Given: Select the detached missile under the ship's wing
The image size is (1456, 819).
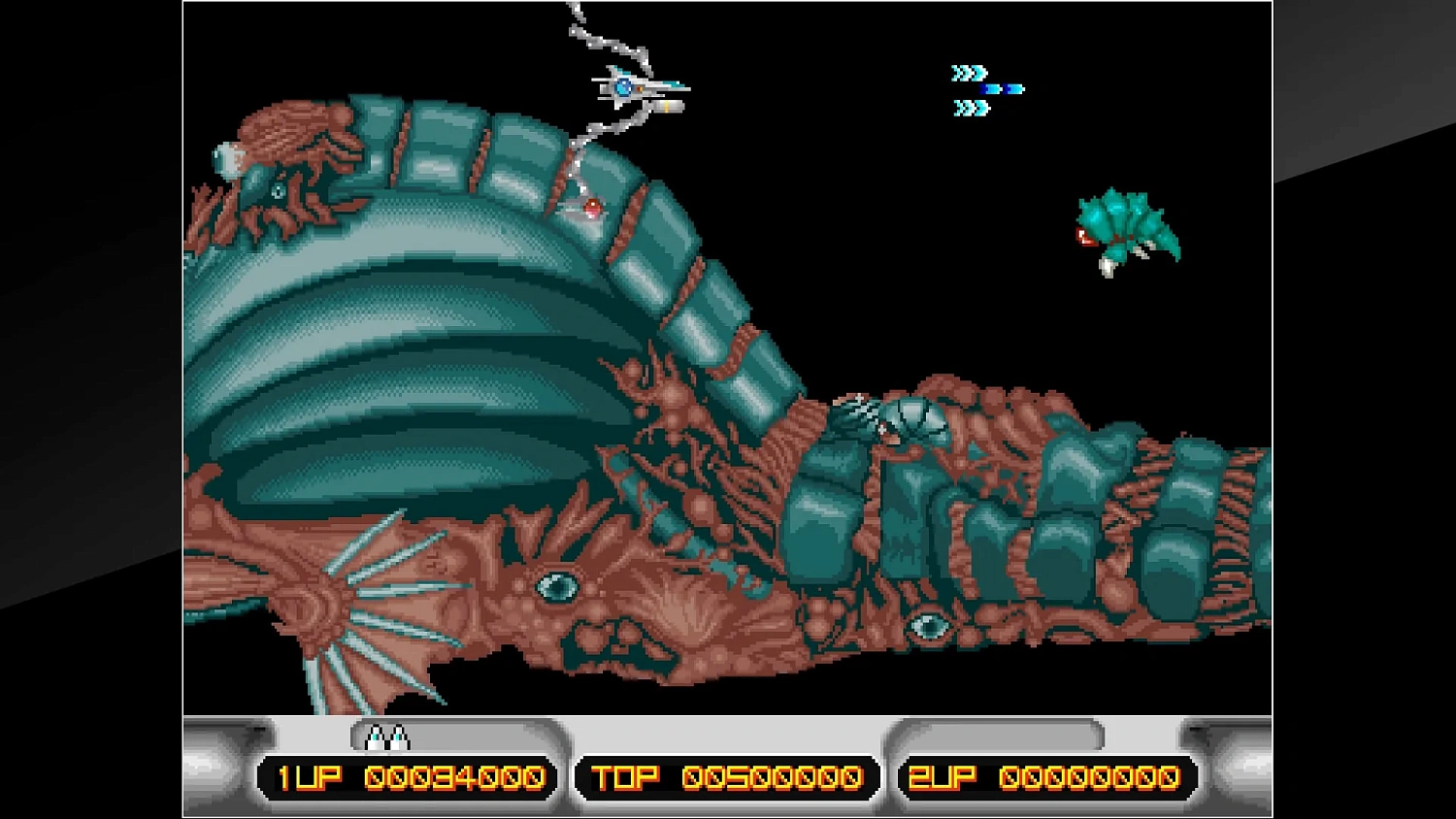Looking at the screenshot, I should (x=668, y=107).
